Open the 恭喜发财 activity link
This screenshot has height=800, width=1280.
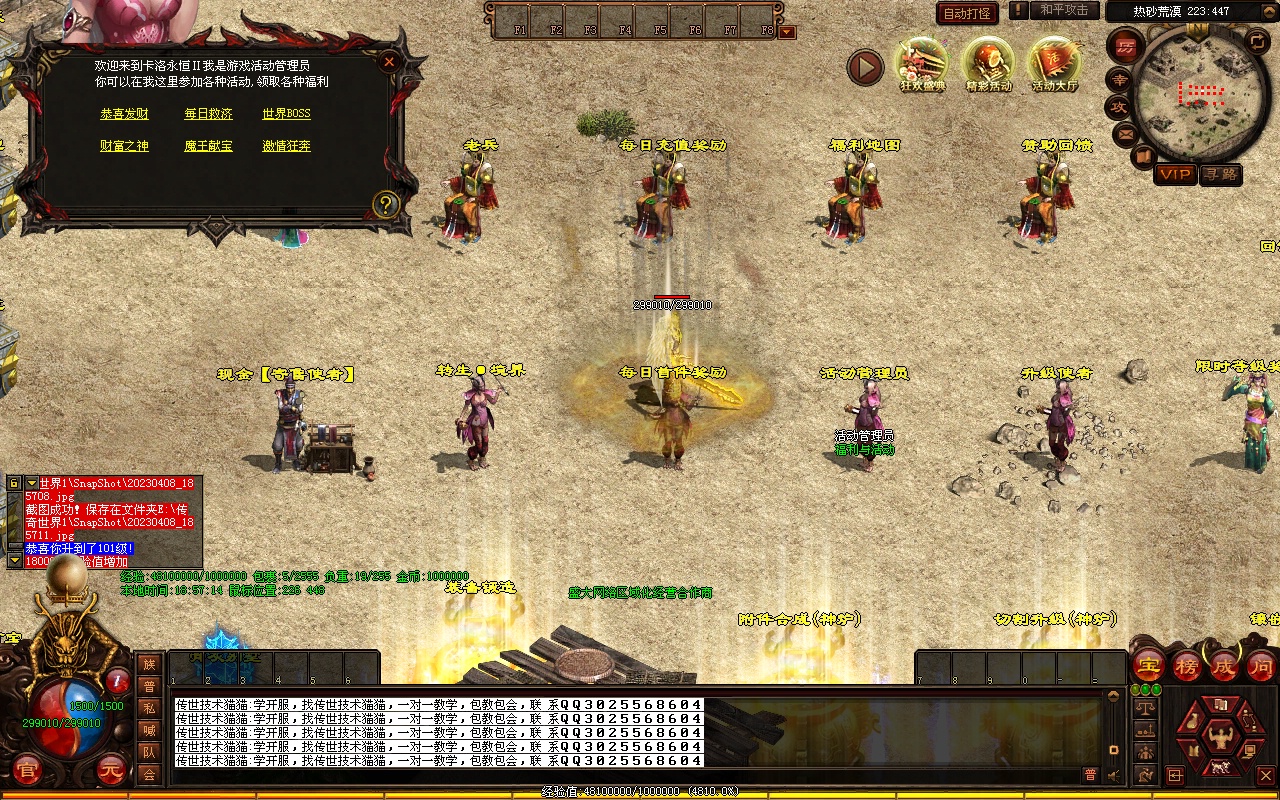(x=124, y=114)
